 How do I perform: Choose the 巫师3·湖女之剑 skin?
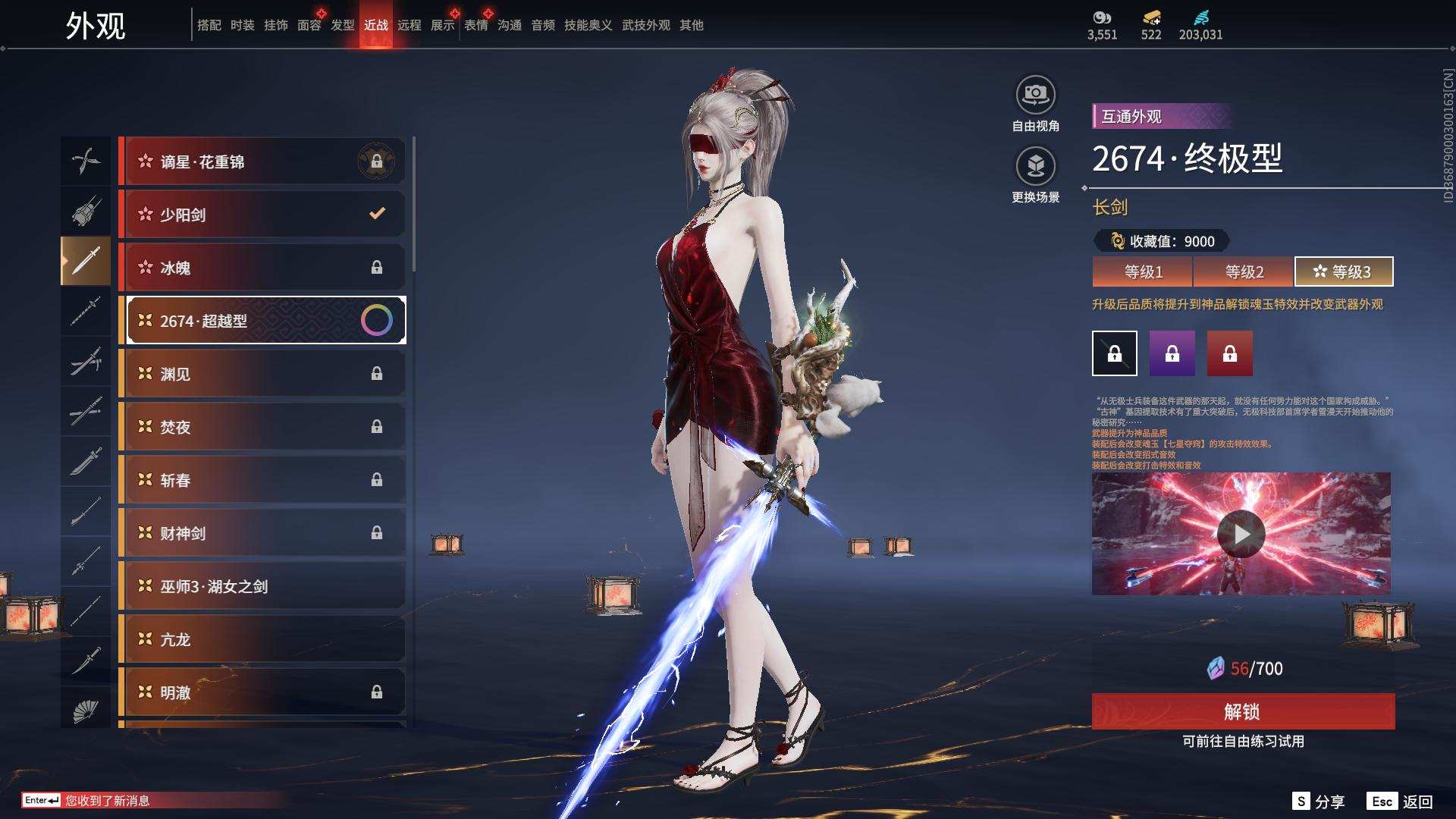click(x=262, y=586)
